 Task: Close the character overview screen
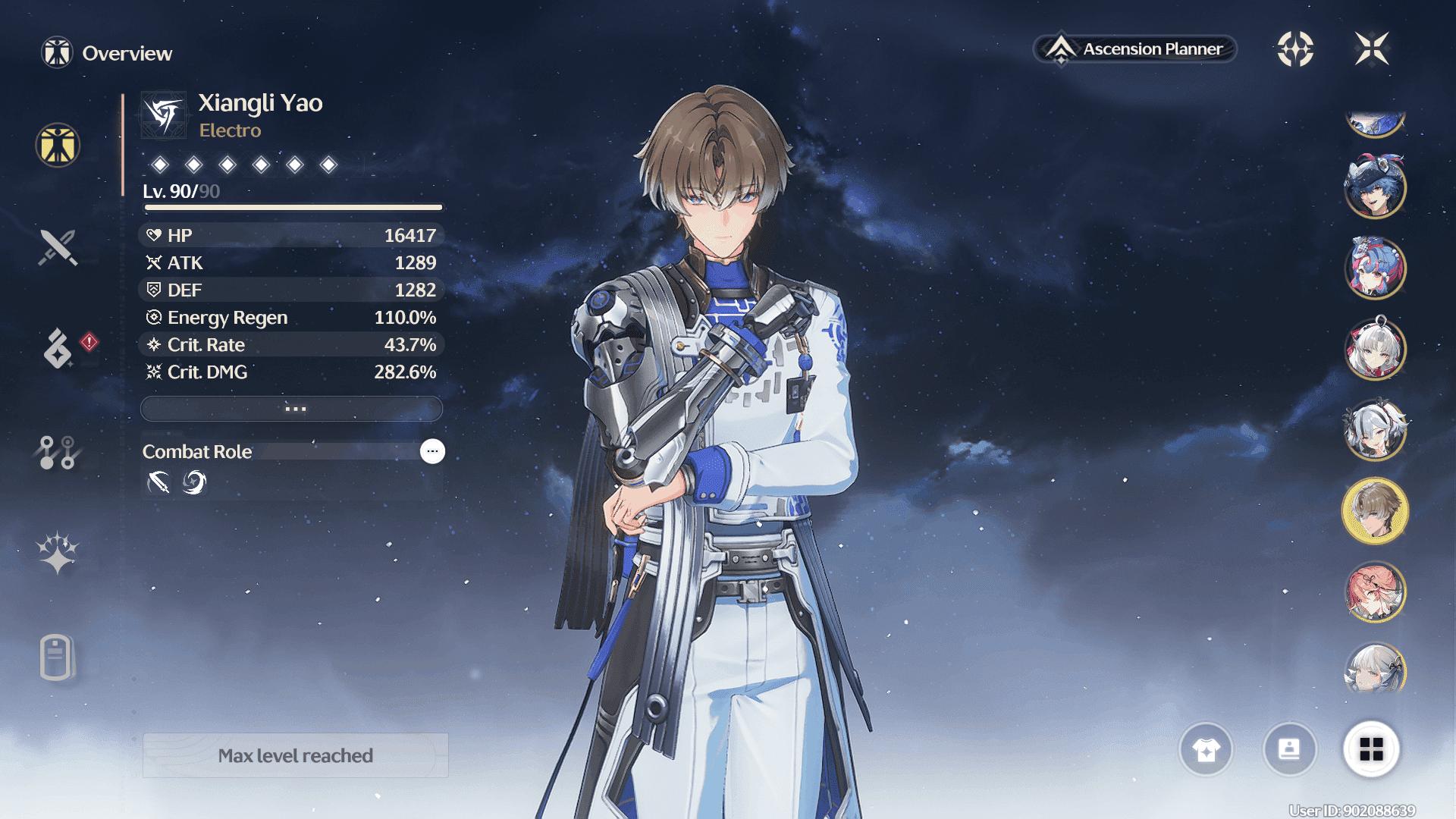point(1372,49)
